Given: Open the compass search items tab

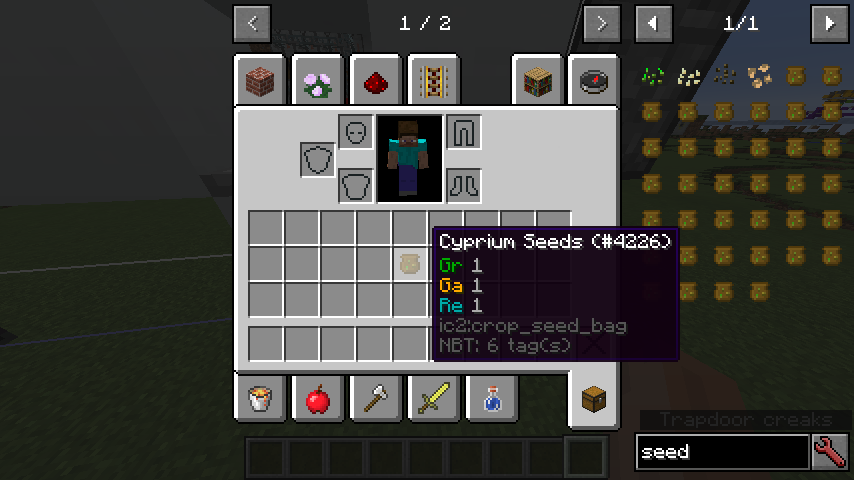Looking at the screenshot, I should [596, 80].
